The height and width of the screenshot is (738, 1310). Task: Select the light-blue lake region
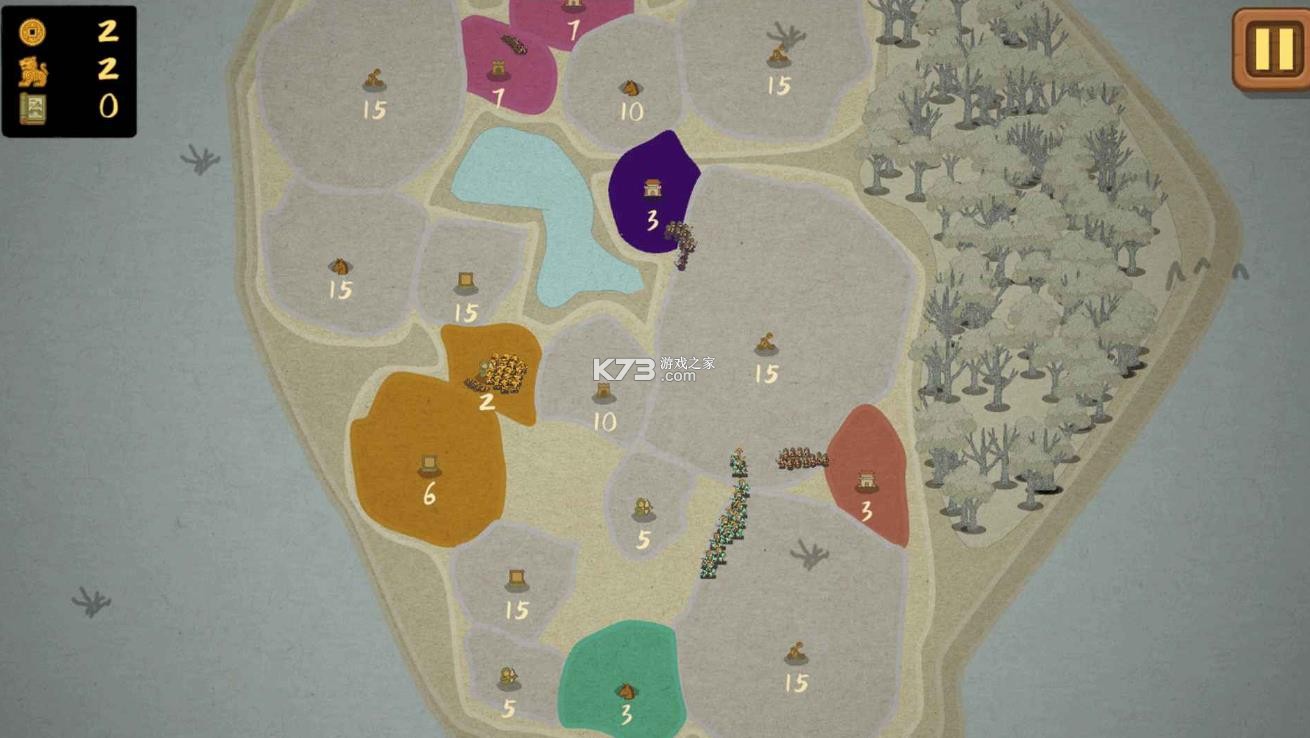coord(545,210)
